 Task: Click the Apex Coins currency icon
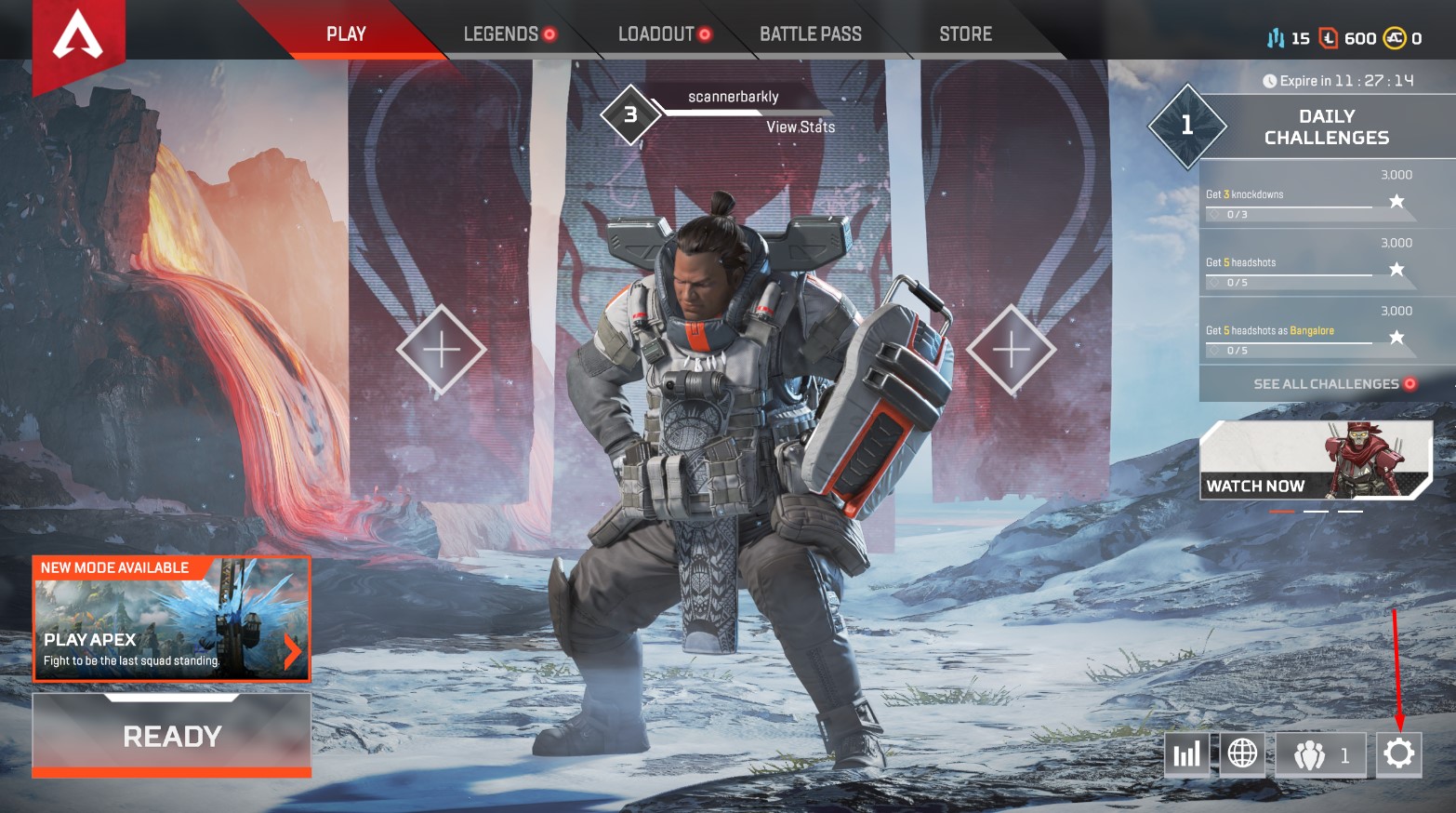pos(1393,38)
